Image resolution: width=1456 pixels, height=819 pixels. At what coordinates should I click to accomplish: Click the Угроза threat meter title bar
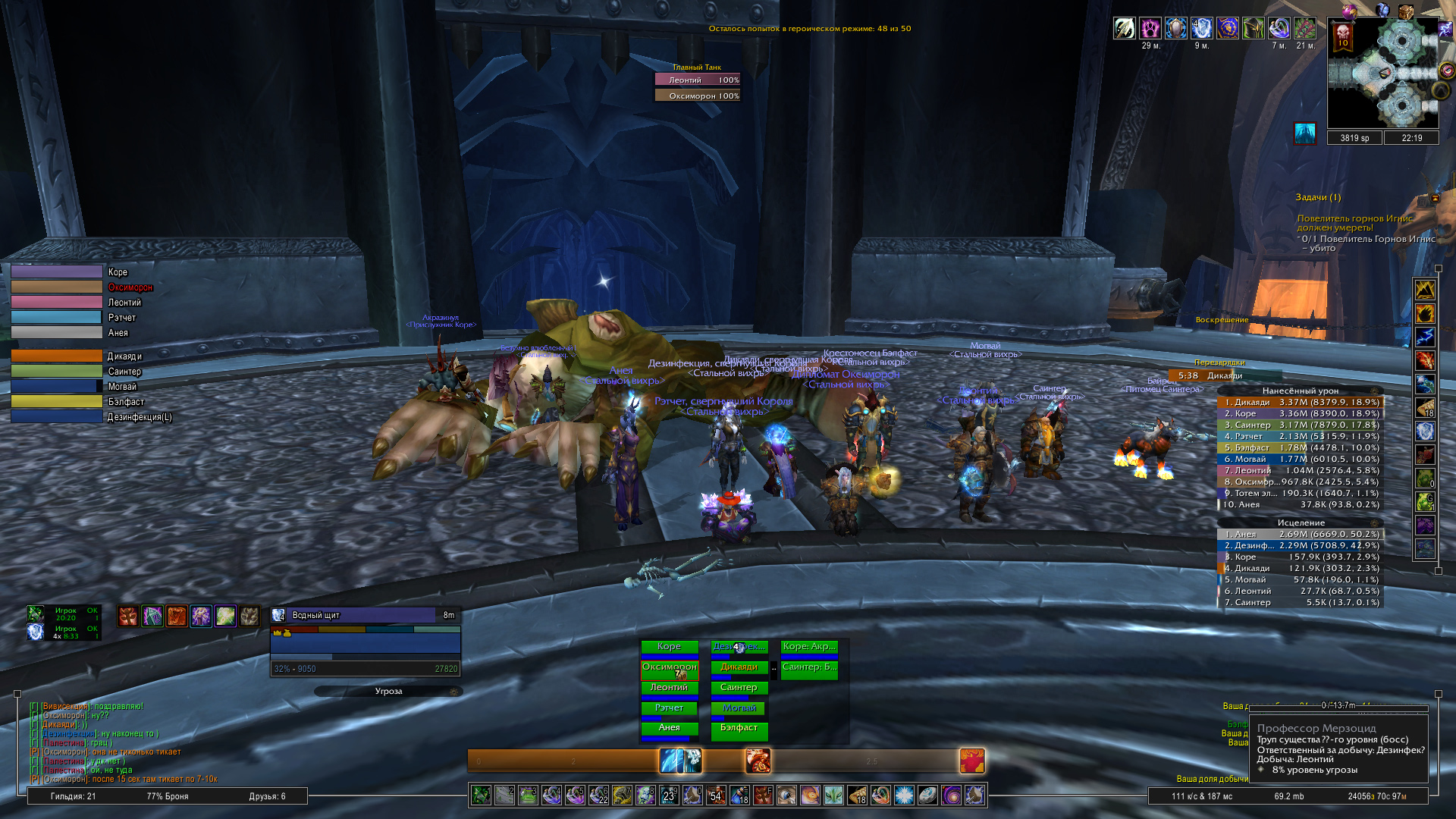pos(388,691)
